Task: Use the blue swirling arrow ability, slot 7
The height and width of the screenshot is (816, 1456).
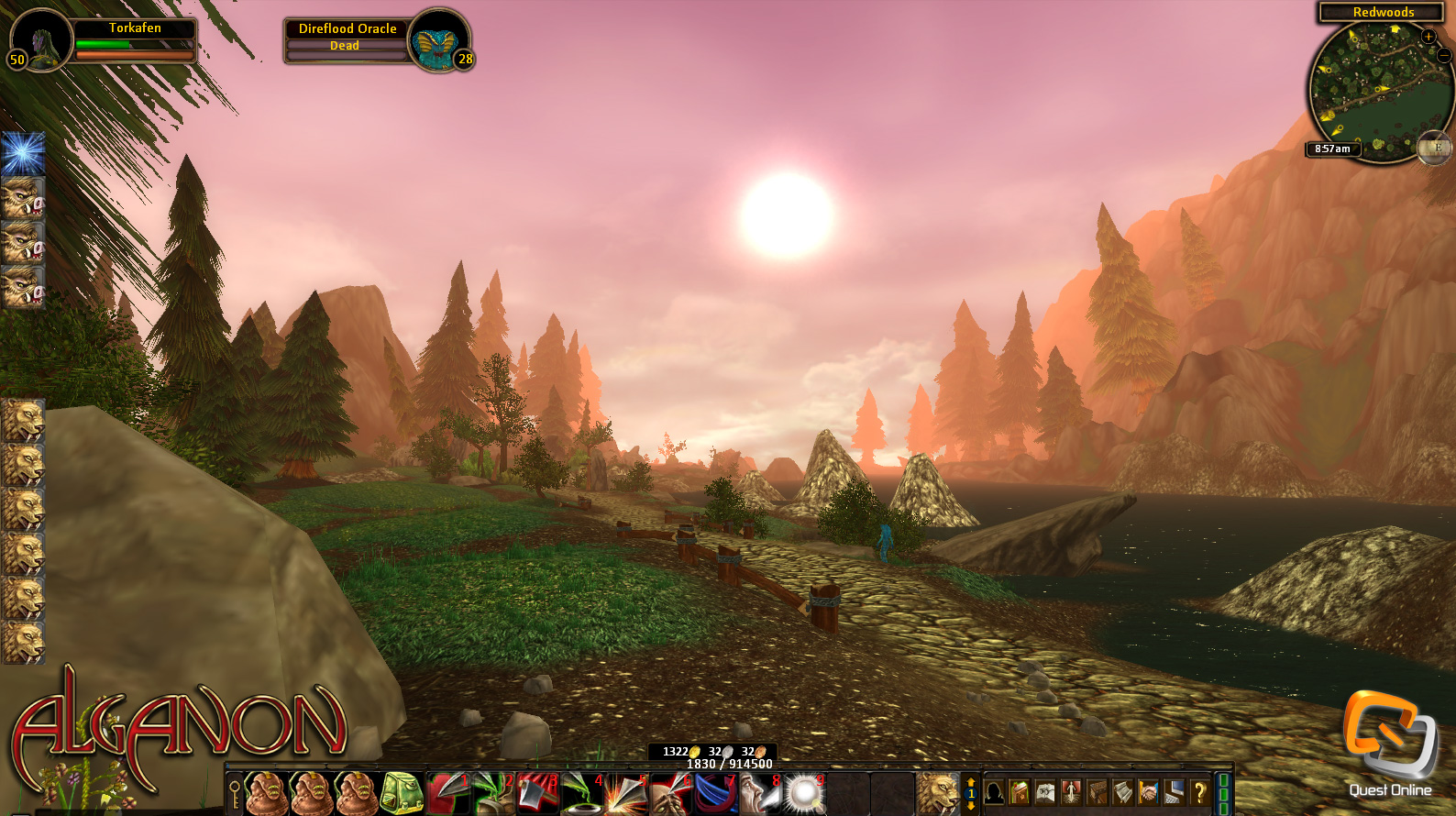Action: pos(716,793)
